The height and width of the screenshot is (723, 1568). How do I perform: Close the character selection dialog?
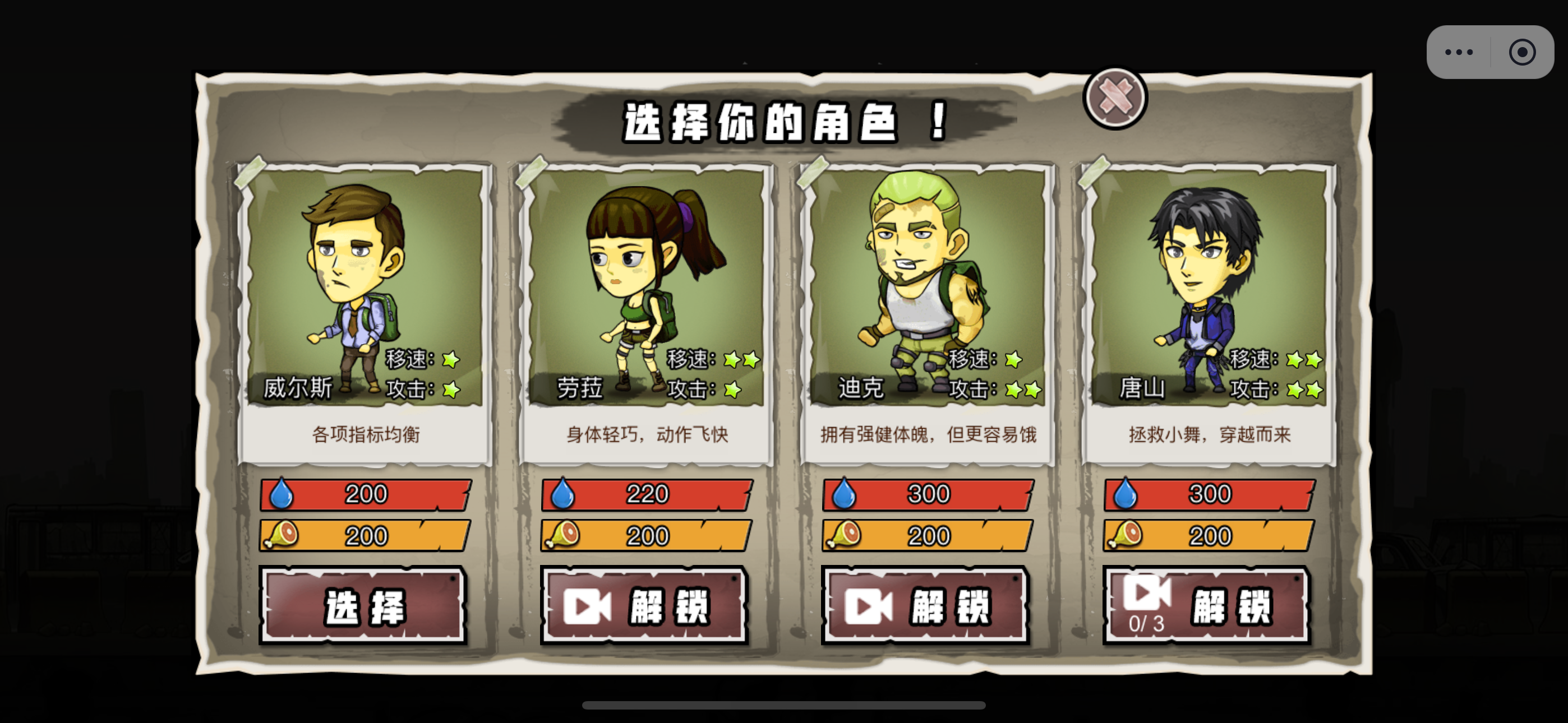click(1115, 98)
